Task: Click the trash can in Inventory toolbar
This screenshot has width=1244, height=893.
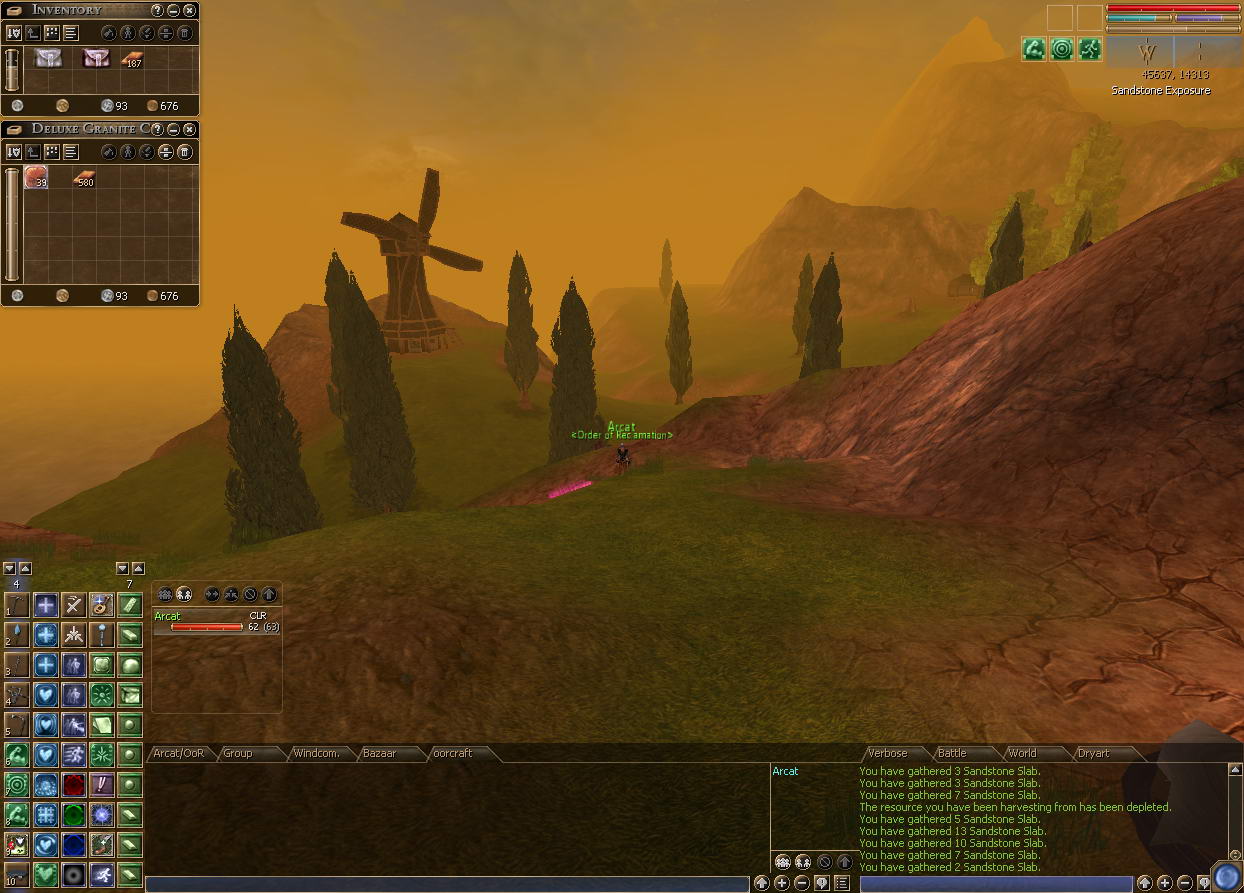Action: pyautogui.click(x=184, y=33)
